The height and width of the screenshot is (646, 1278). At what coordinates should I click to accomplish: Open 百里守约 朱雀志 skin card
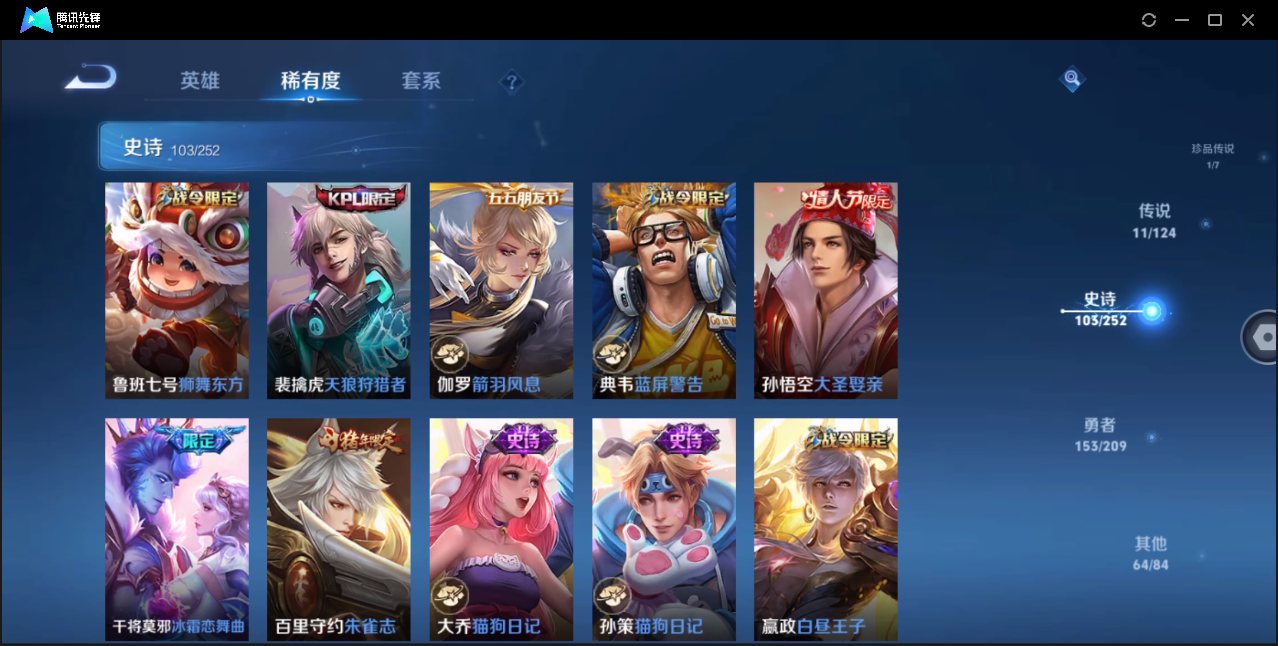339,528
